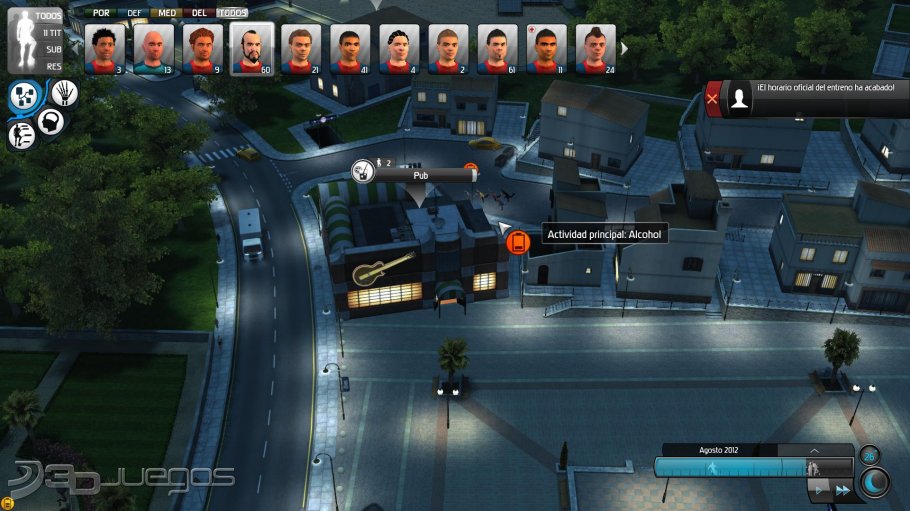Open the head profile mental icon
Screen dimensions: 910x511
(50, 121)
